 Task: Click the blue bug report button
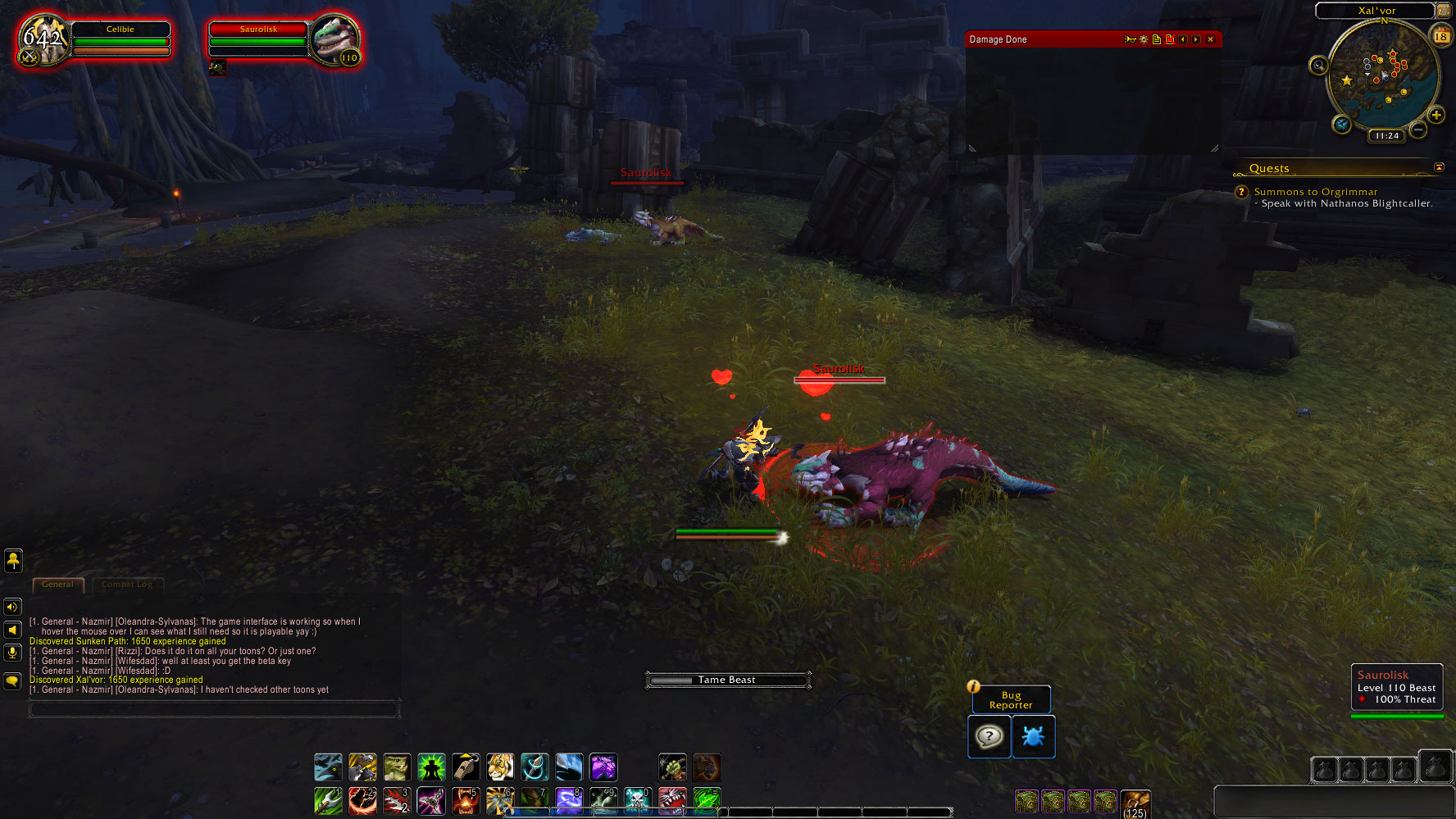pyautogui.click(x=1033, y=736)
